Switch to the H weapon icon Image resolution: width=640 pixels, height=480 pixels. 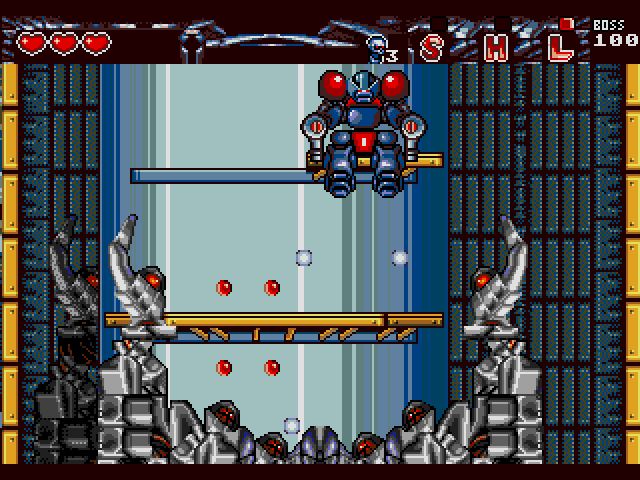click(x=495, y=46)
